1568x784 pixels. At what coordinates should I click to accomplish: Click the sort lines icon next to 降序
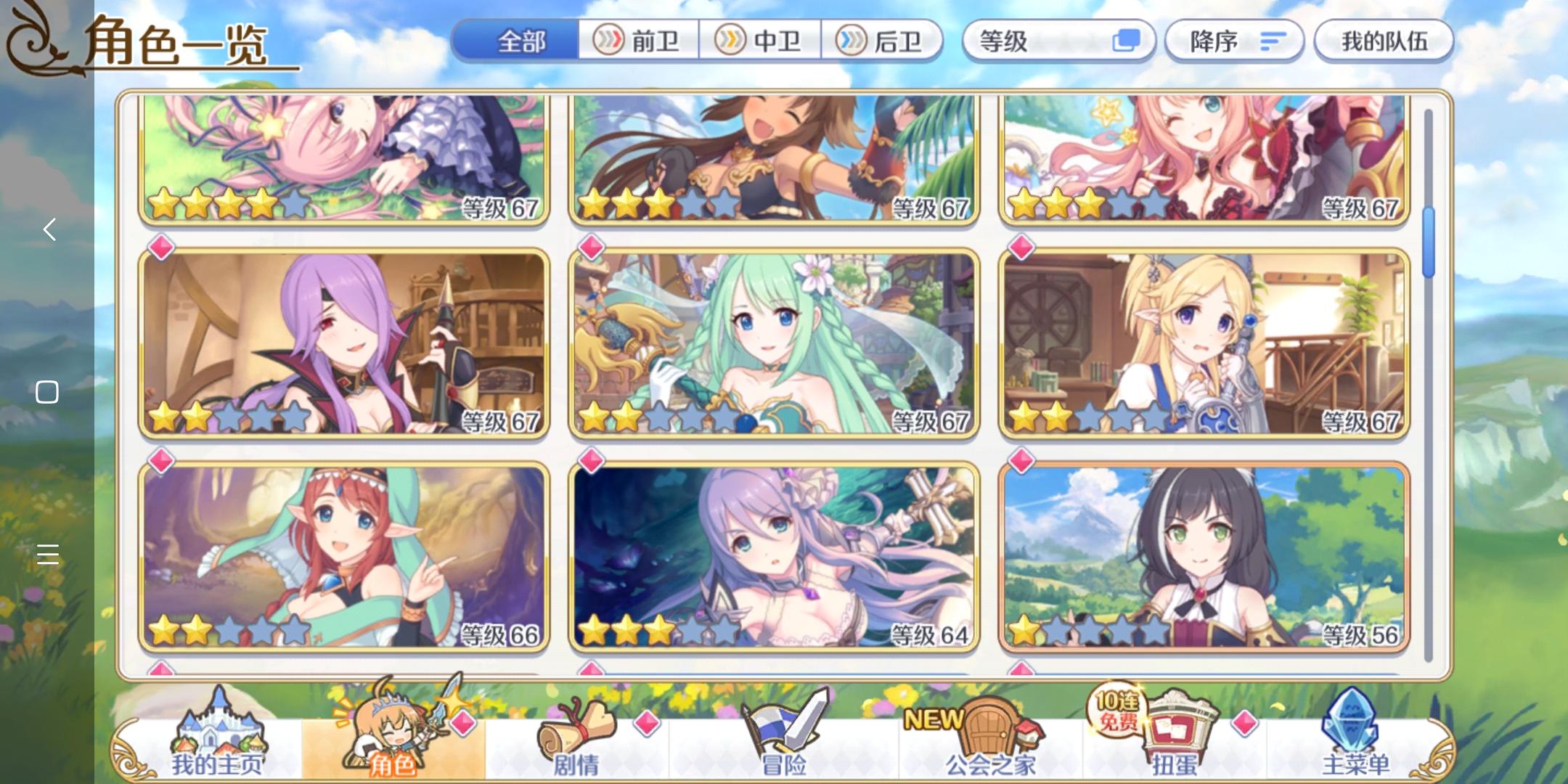click(x=1271, y=41)
